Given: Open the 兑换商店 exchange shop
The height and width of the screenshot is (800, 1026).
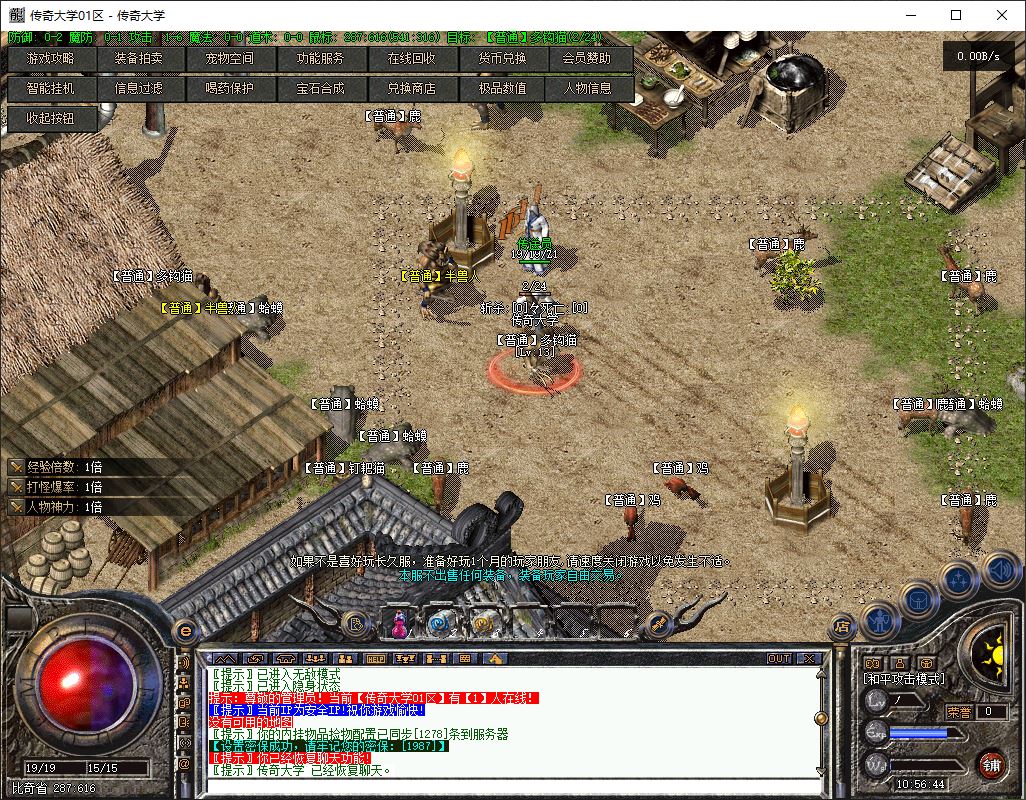Looking at the screenshot, I should point(411,89).
